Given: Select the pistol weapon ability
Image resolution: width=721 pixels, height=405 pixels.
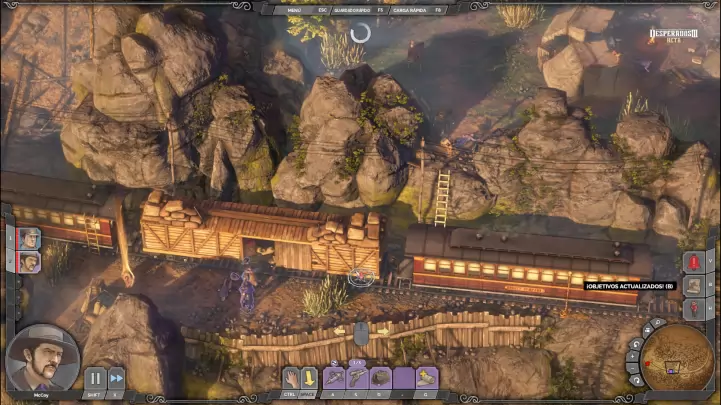Looking at the screenshot, I should pyautogui.click(x=358, y=377).
